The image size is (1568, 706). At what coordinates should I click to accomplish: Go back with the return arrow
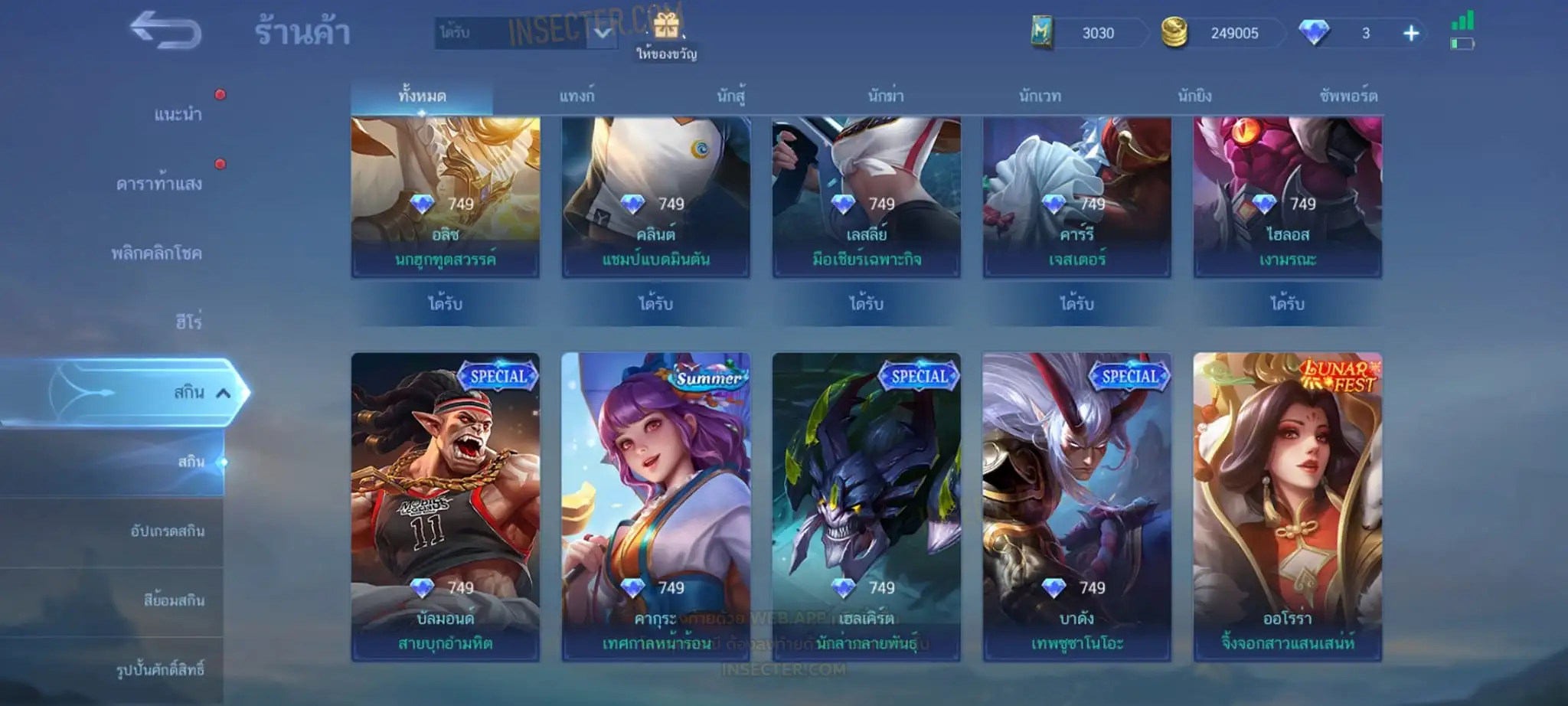(x=165, y=31)
